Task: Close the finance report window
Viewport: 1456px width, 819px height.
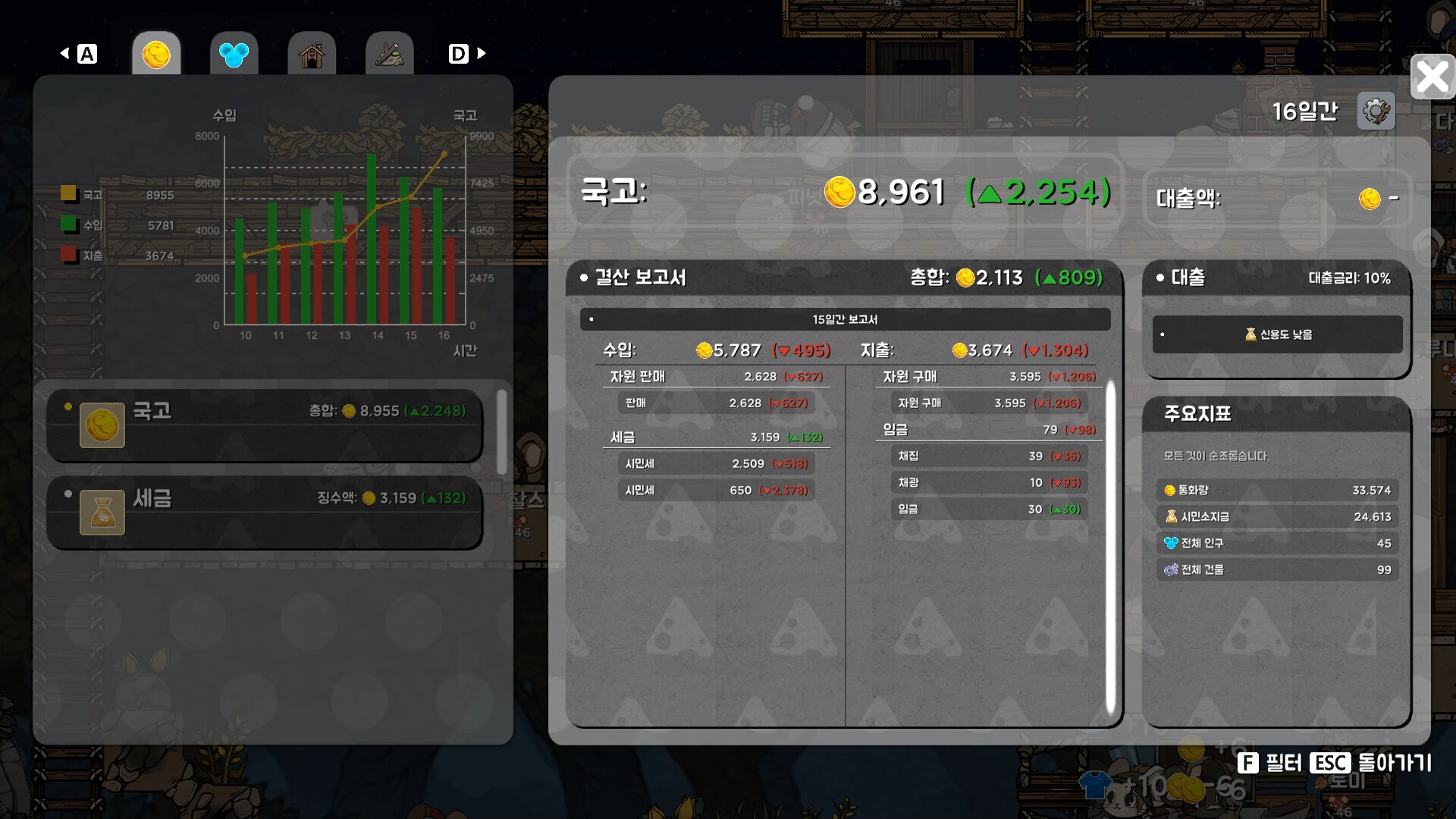Action: pyautogui.click(x=1432, y=77)
